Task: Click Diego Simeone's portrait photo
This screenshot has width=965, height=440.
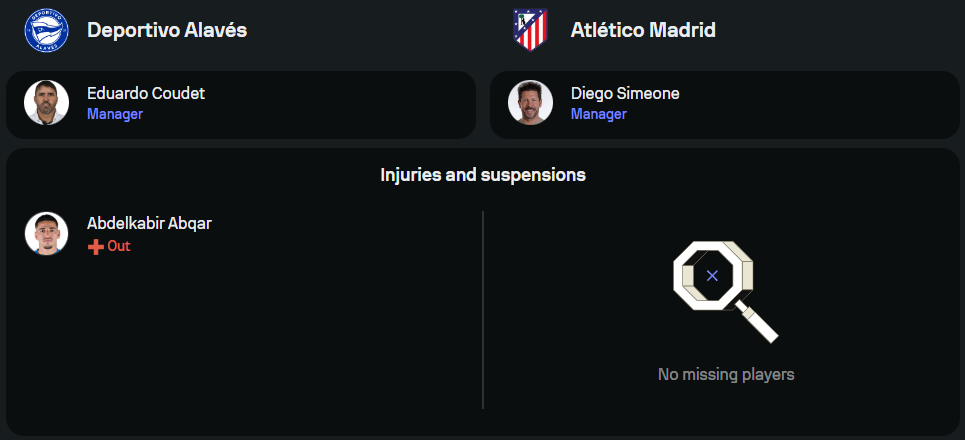Action: (x=530, y=103)
